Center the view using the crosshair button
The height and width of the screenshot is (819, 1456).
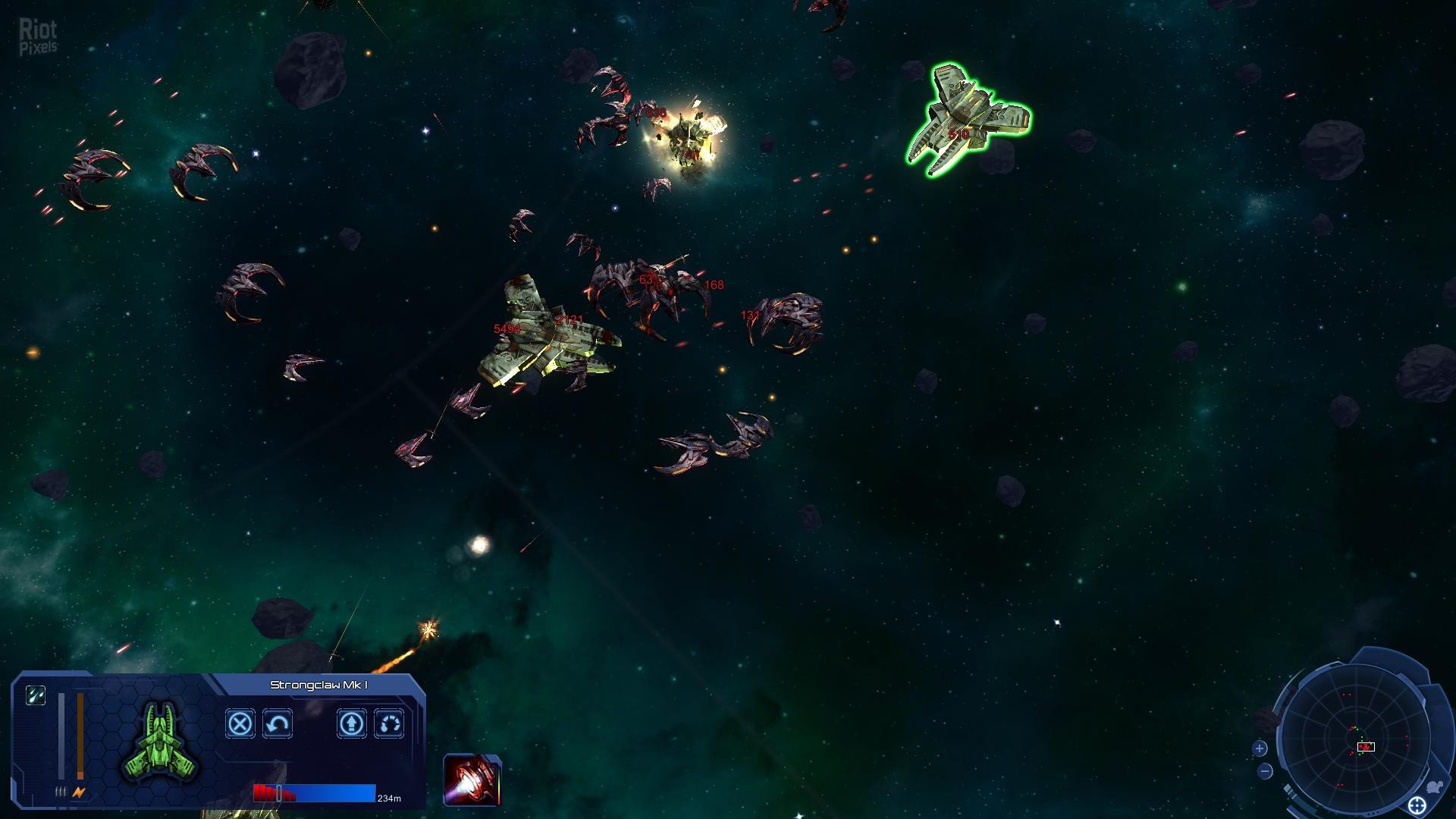[1417, 805]
